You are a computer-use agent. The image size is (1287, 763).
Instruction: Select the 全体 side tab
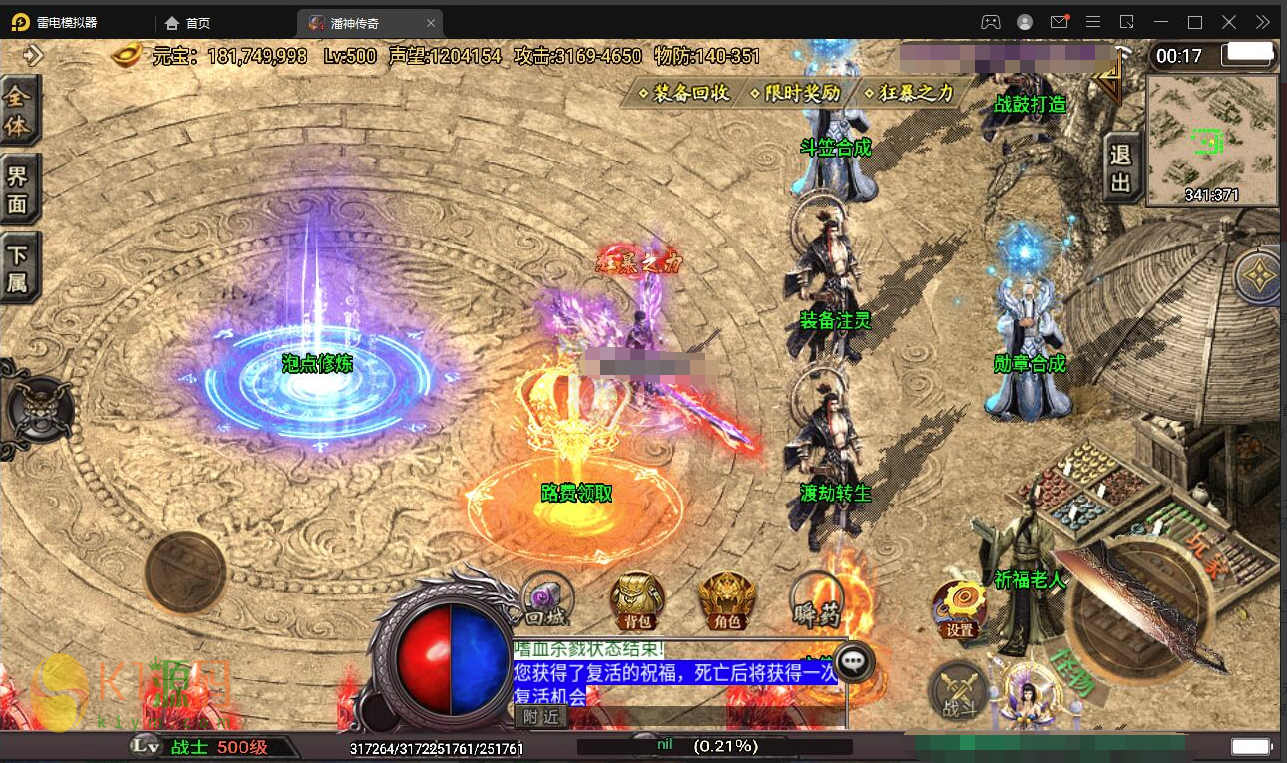19,112
